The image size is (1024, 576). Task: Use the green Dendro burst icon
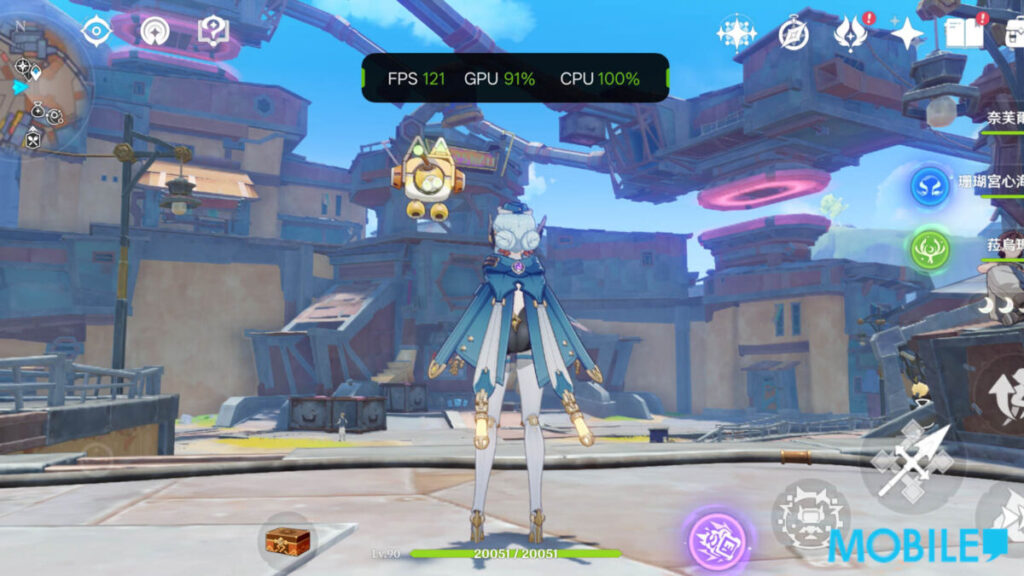(930, 249)
